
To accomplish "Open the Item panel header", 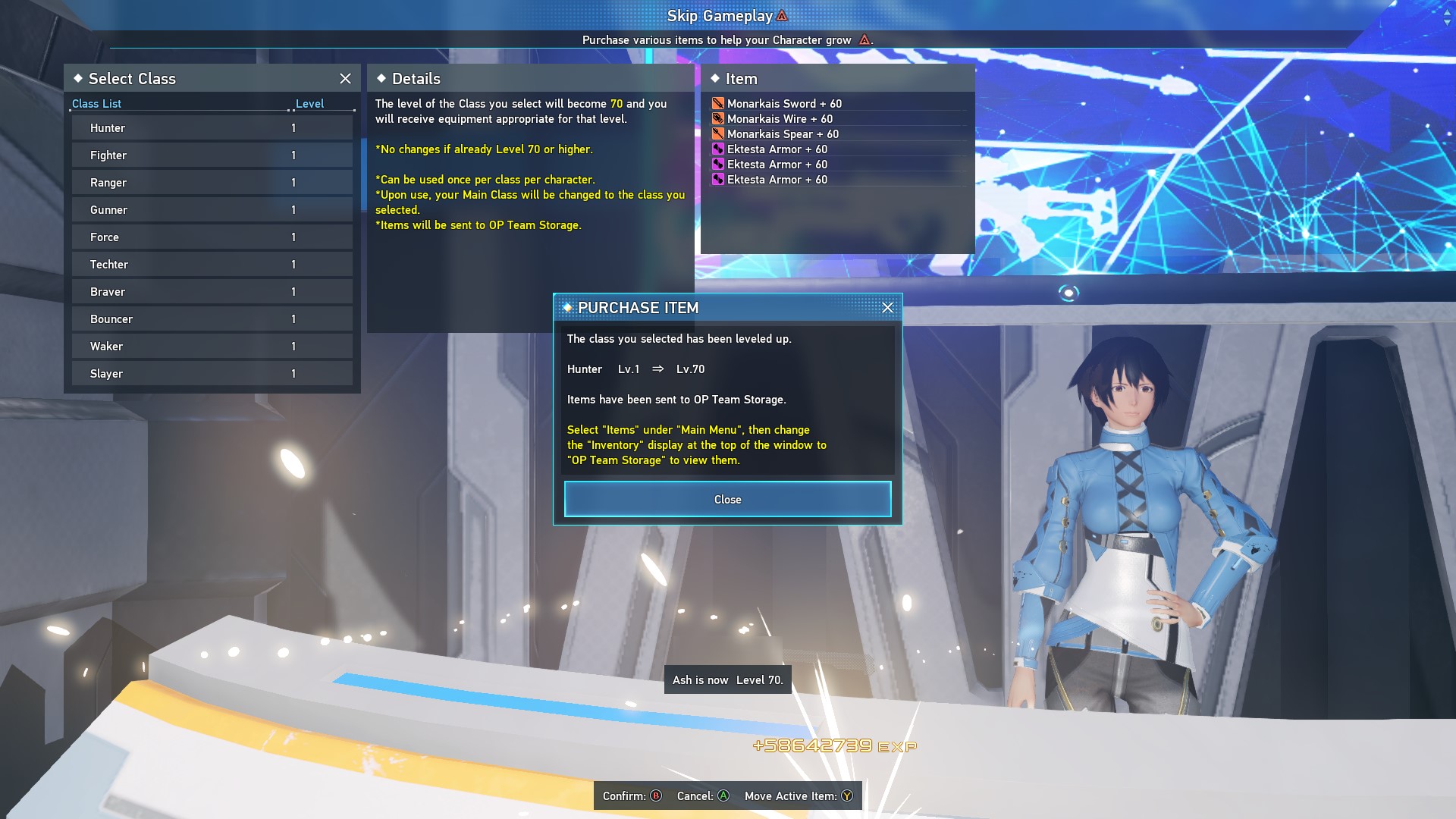I will 741,78.
